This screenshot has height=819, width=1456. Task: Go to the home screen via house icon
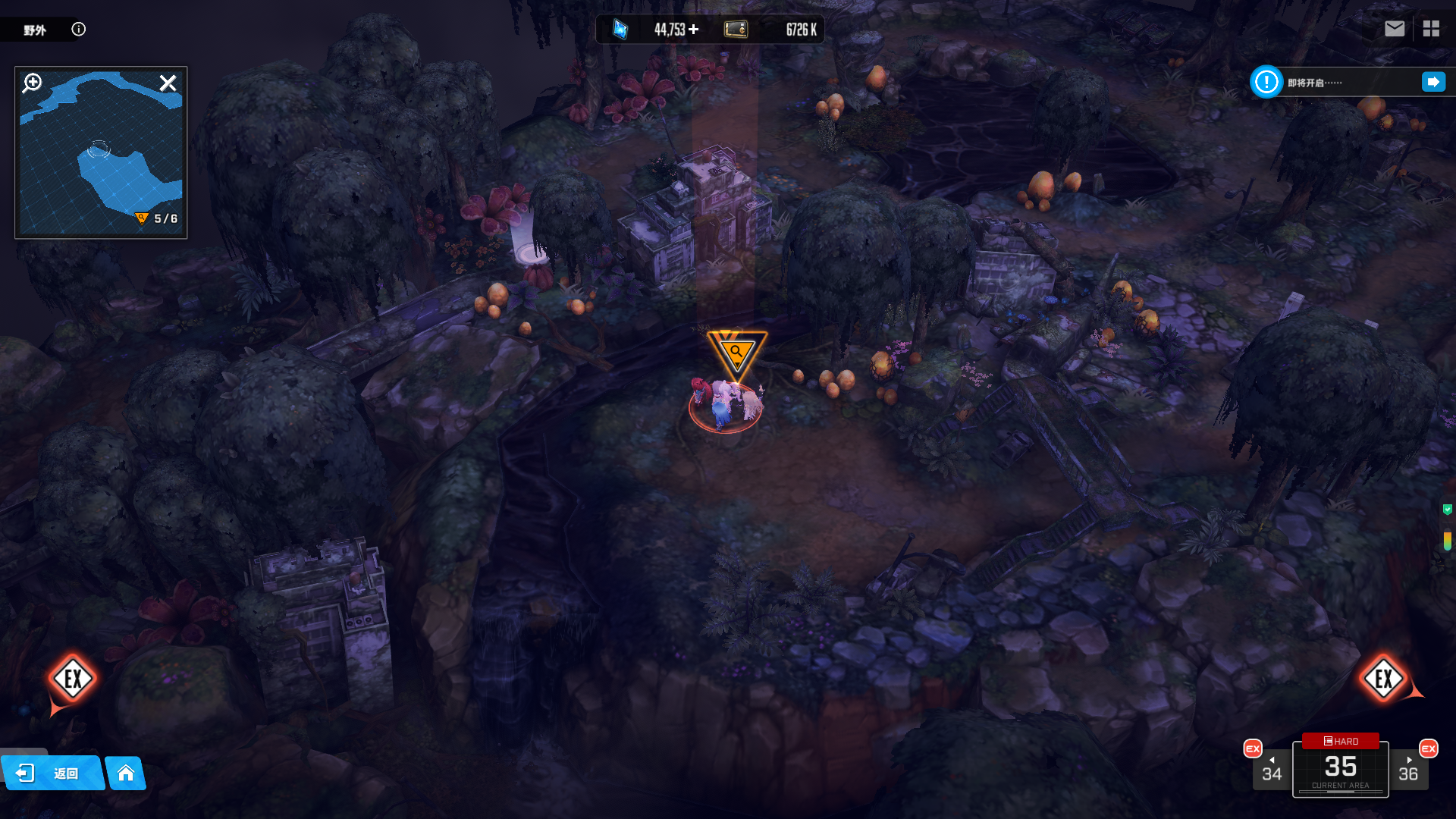126,773
